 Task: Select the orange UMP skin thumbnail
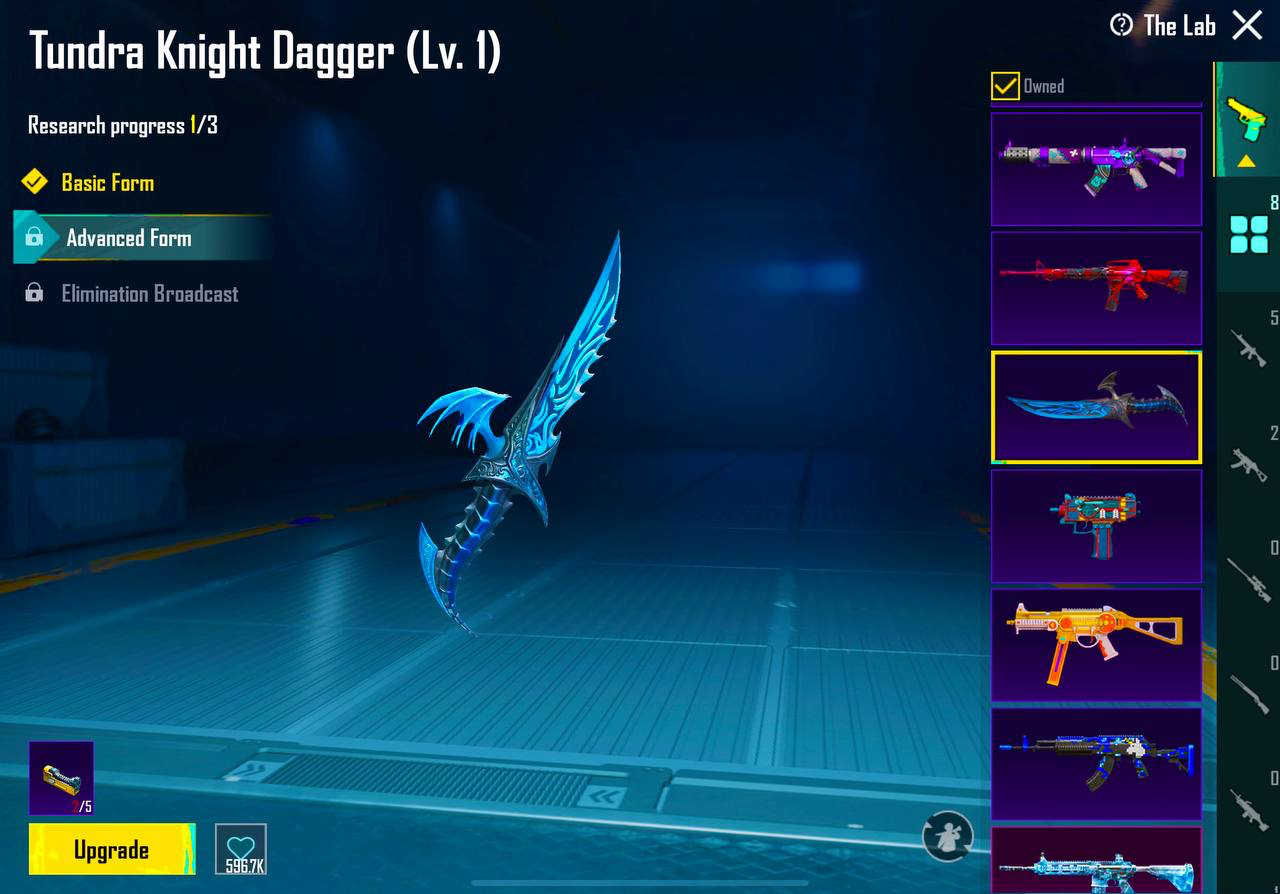tap(1096, 644)
